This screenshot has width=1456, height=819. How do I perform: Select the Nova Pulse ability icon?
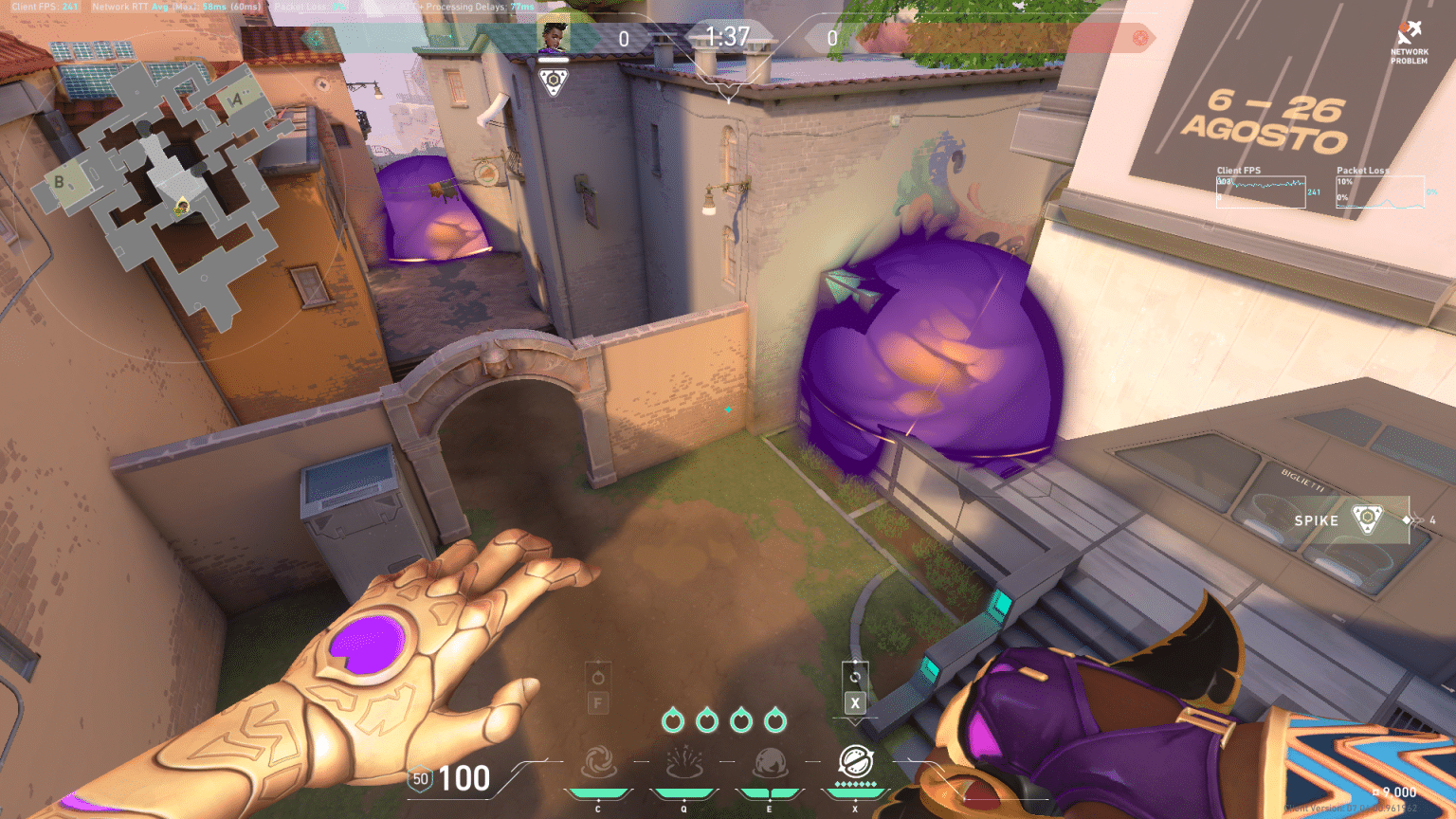[x=683, y=762]
